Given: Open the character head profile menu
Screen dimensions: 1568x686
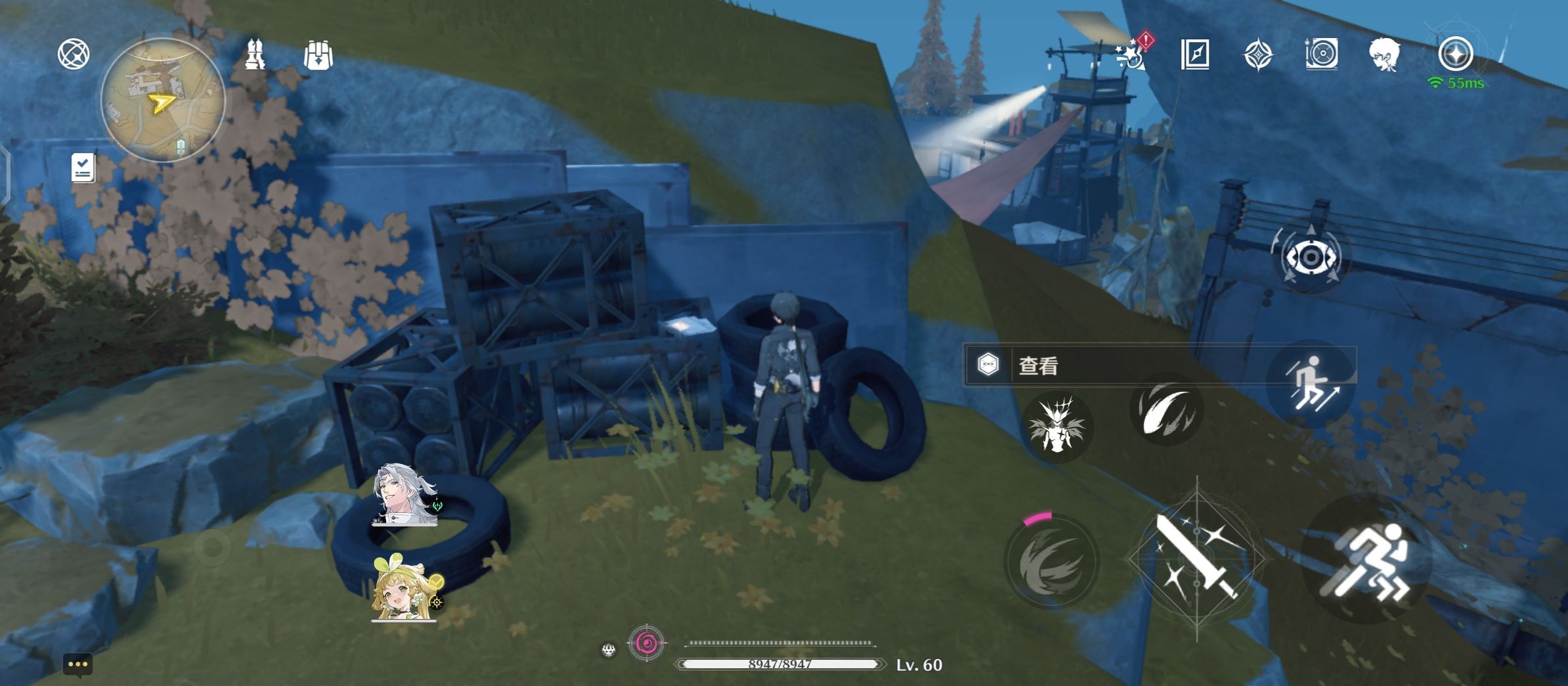Looking at the screenshot, I should pos(1384,54).
